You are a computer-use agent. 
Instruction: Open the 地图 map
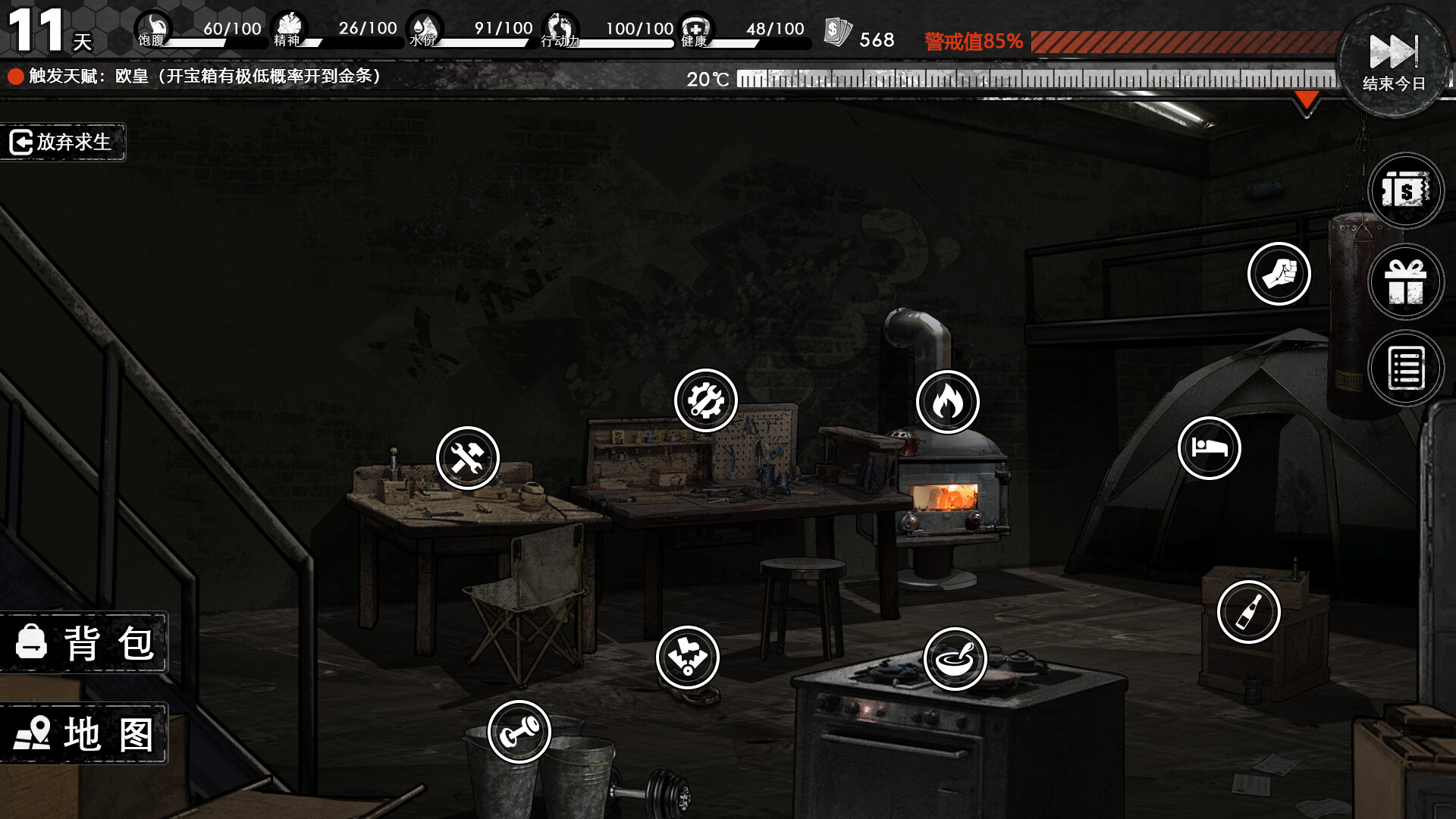[x=83, y=733]
